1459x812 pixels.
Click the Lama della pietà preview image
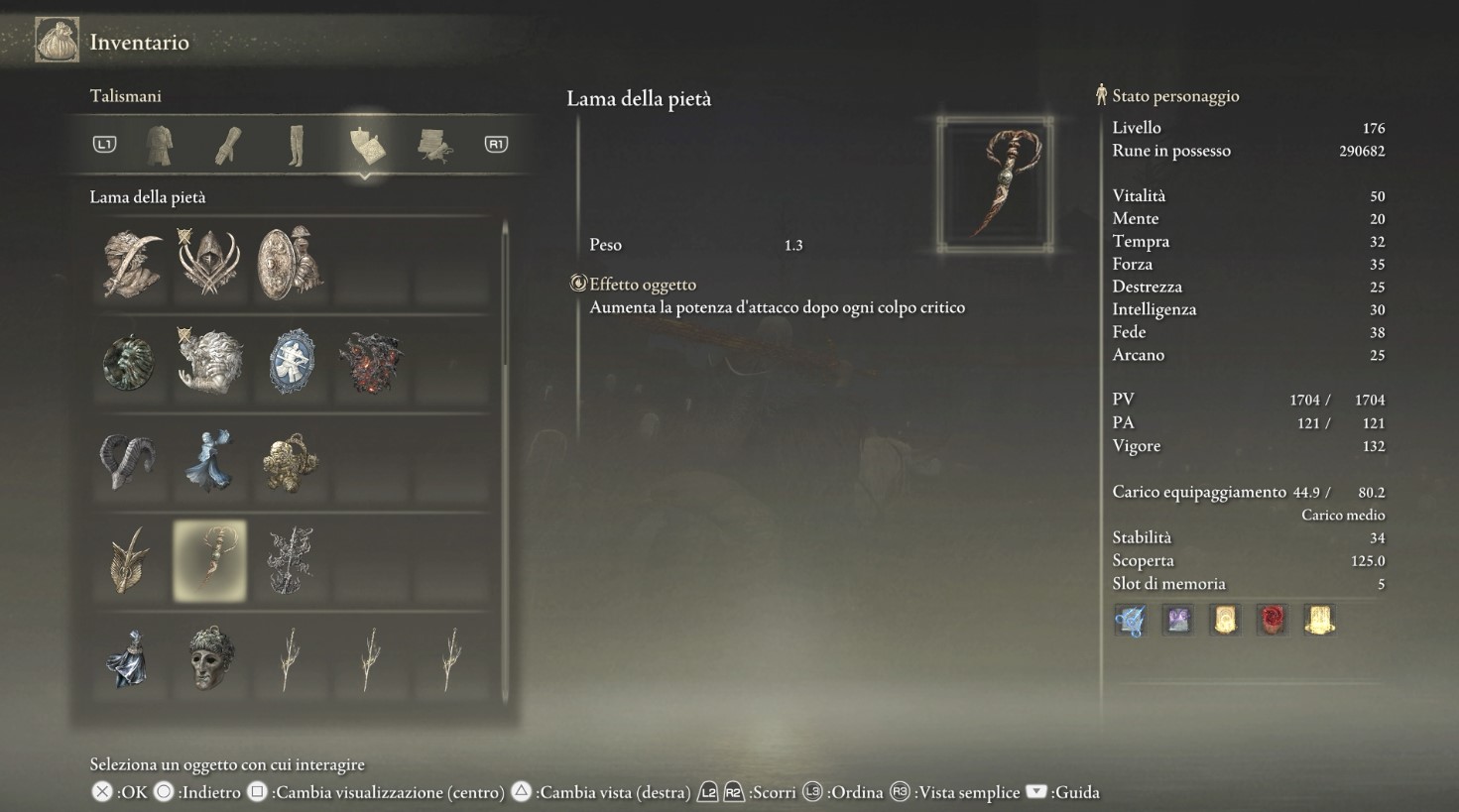[x=995, y=184]
